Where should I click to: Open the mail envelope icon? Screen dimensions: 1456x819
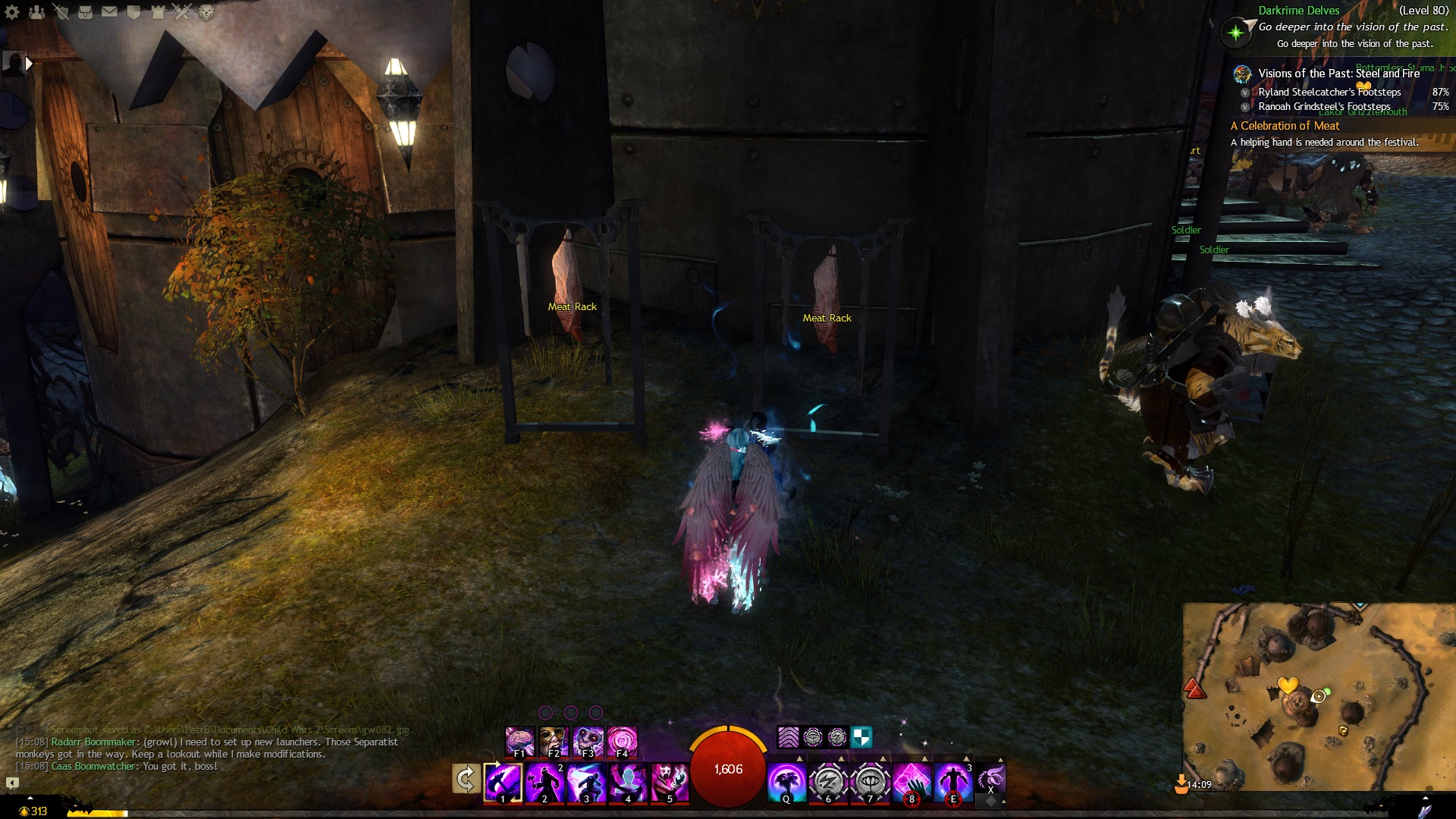[x=110, y=12]
